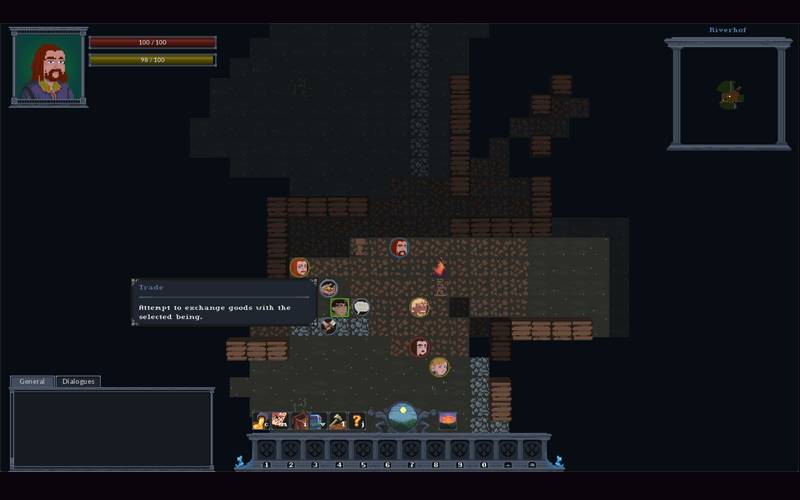Select the speech bubble talk action
The image size is (800, 500).
coord(361,308)
